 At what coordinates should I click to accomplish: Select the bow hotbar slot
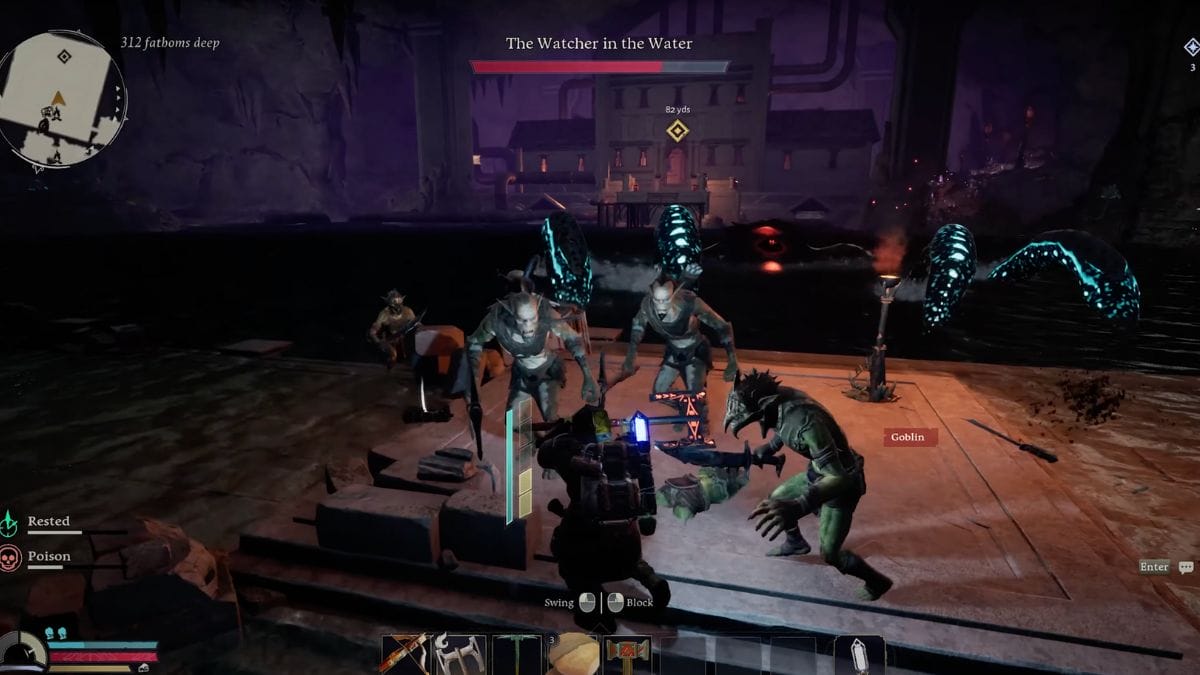[x=406, y=655]
